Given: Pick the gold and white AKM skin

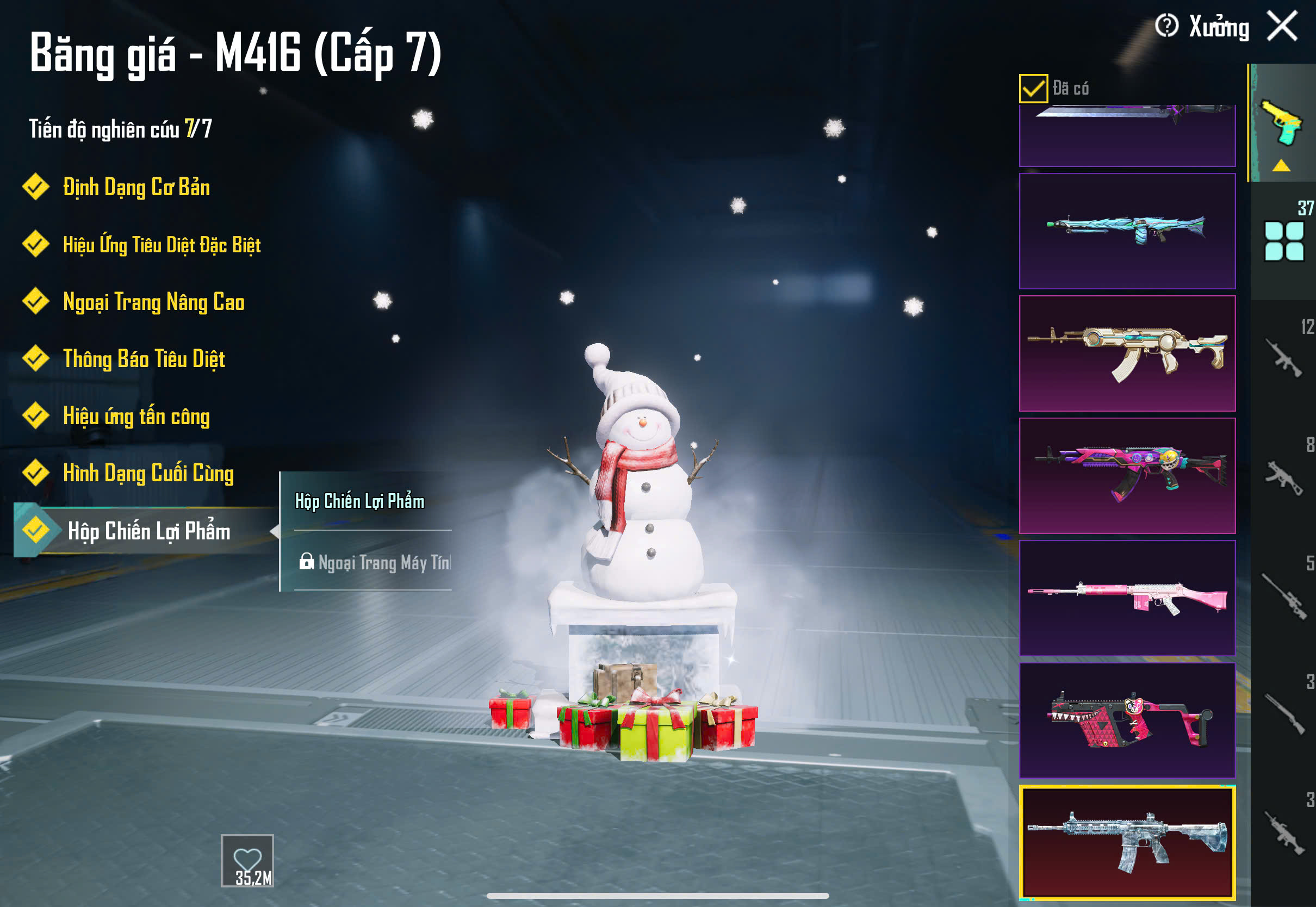Looking at the screenshot, I should coord(1127,353).
